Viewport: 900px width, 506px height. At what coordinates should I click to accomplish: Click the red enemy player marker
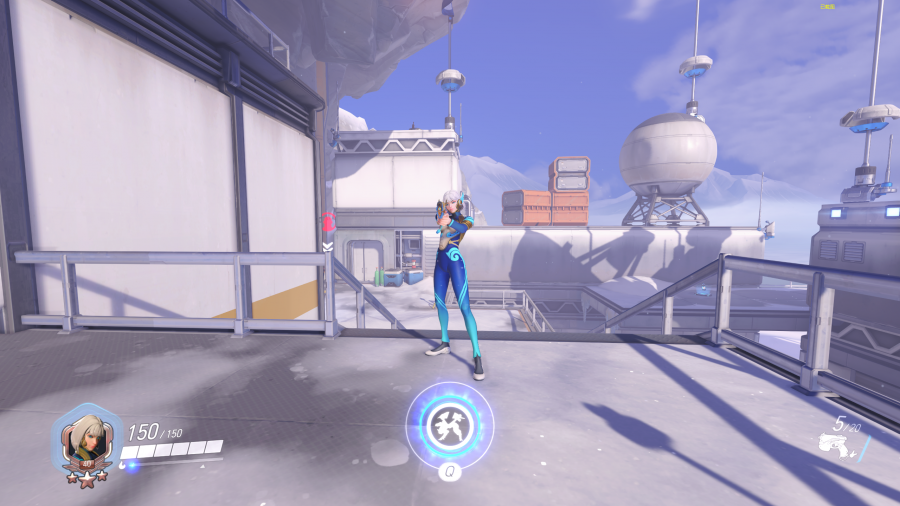(328, 223)
